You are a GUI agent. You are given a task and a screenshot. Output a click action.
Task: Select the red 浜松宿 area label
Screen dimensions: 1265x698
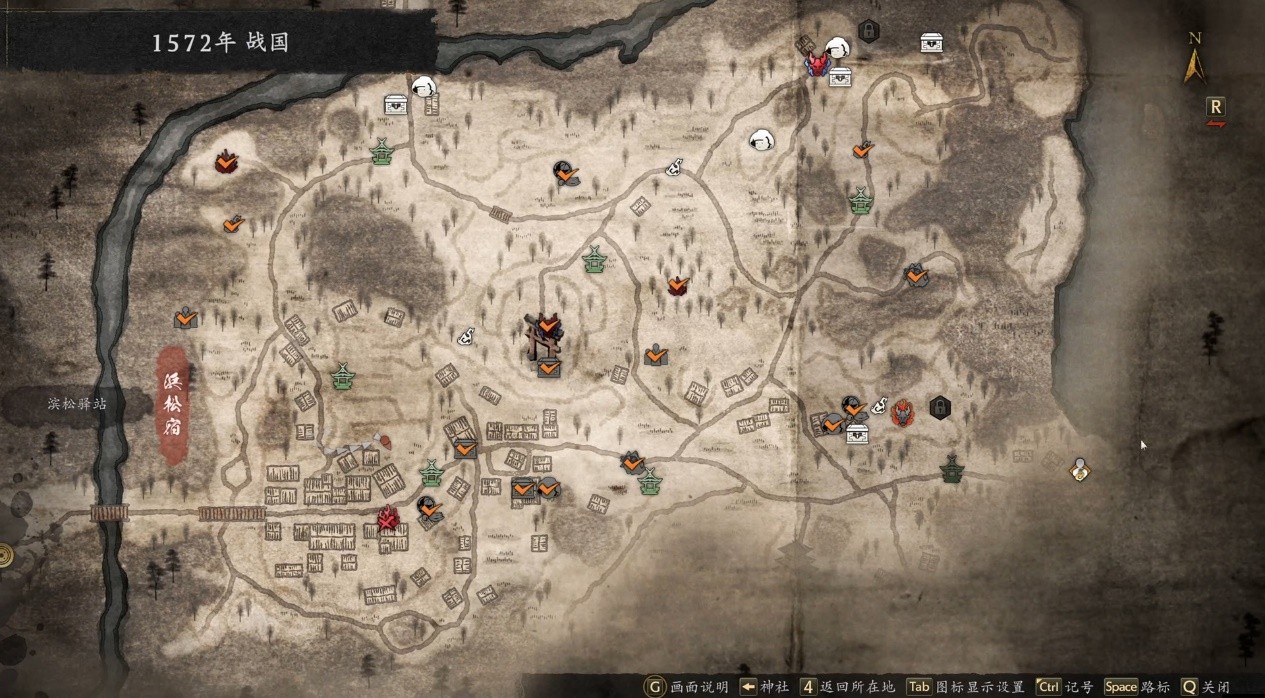pyautogui.click(x=175, y=405)
